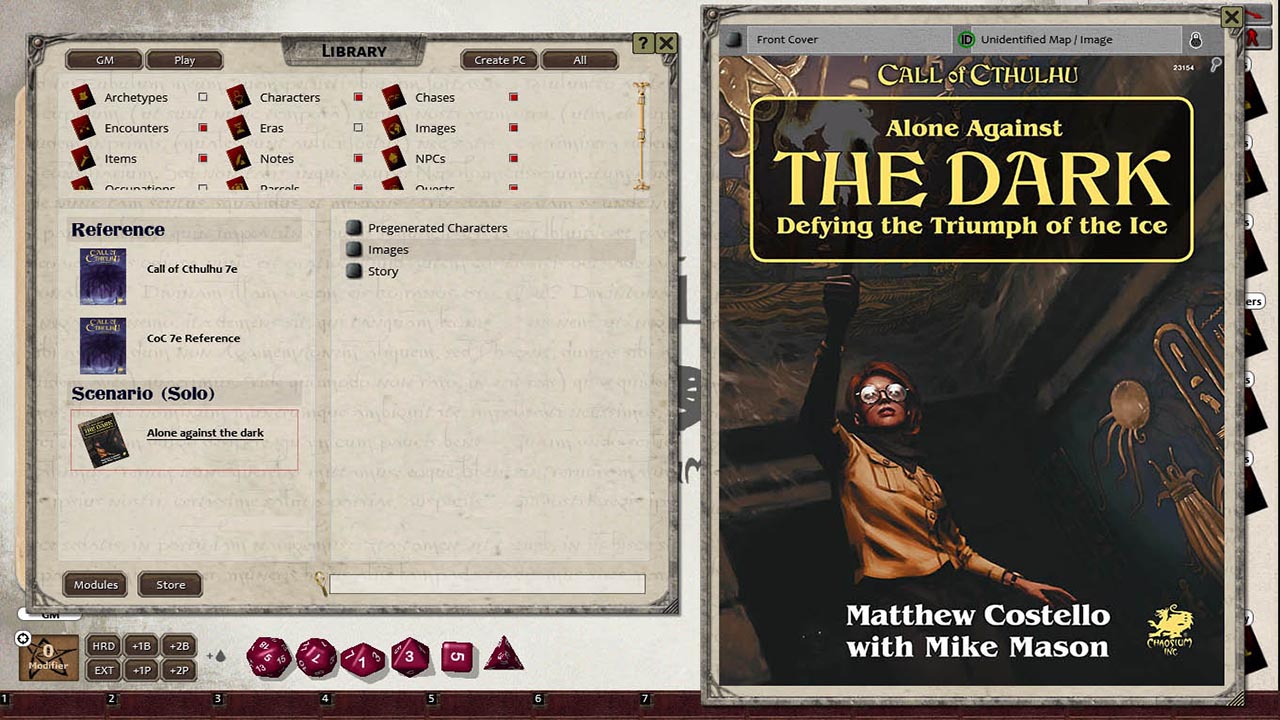
Task: Click the Create PC button
Action: click(498, 60)
